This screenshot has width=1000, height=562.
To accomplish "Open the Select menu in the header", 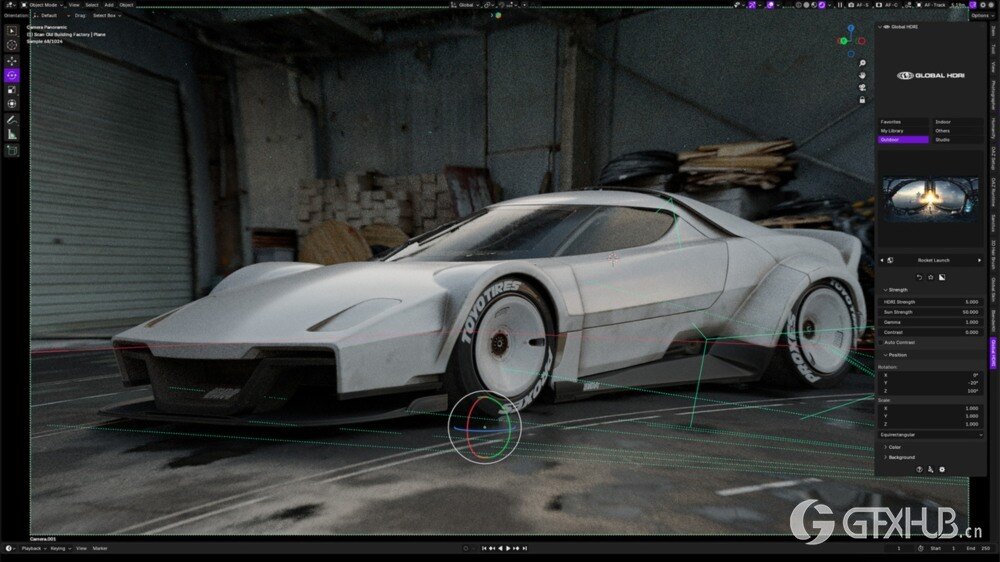I will click(x=91, y=5).
